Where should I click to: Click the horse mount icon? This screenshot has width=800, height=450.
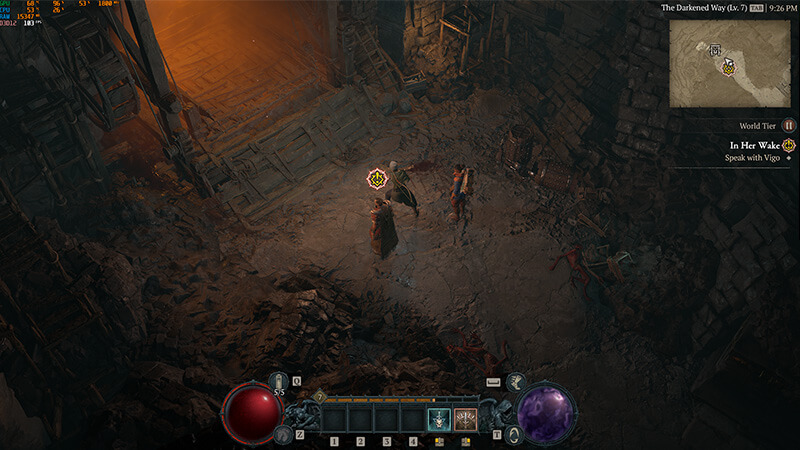point(515,380)
